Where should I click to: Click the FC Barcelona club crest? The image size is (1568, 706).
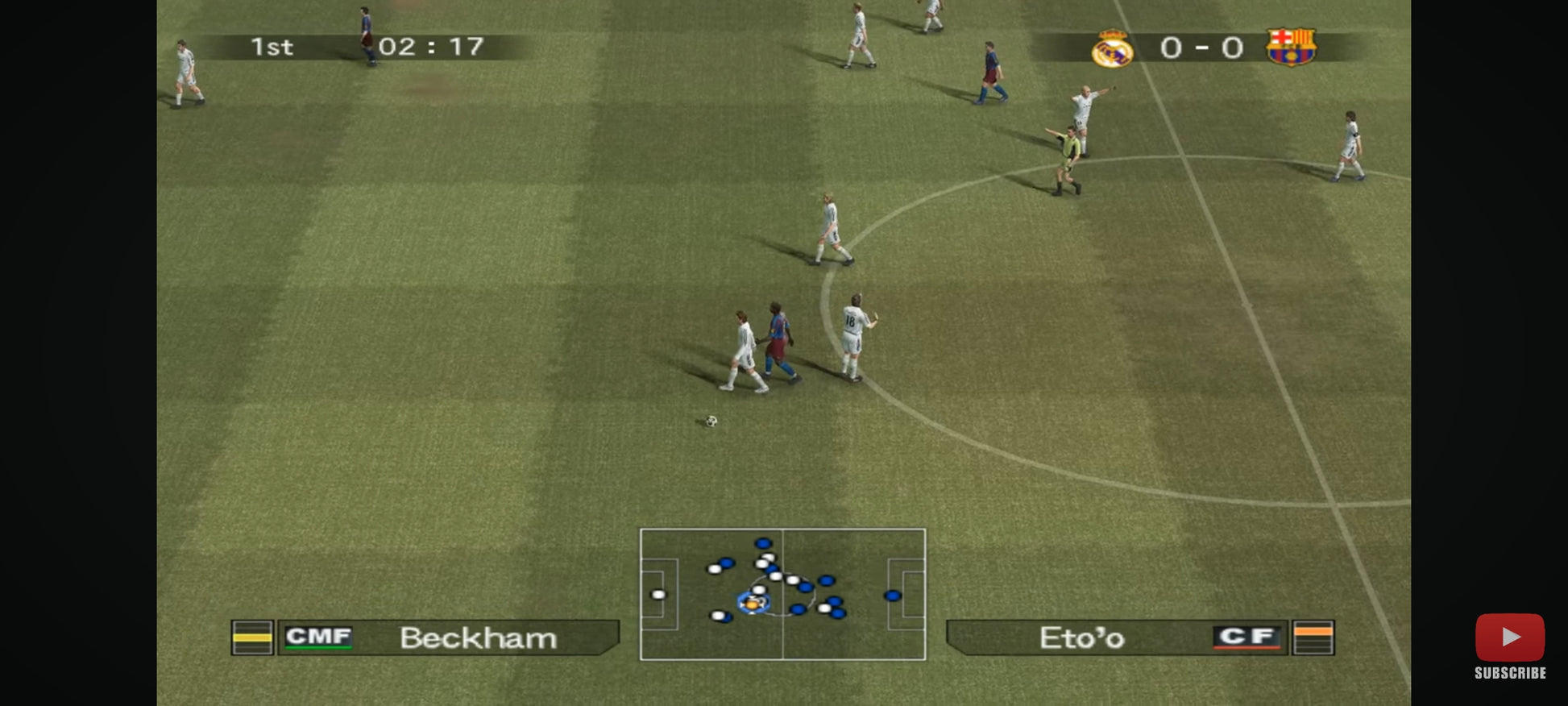tap(1290, 47)
